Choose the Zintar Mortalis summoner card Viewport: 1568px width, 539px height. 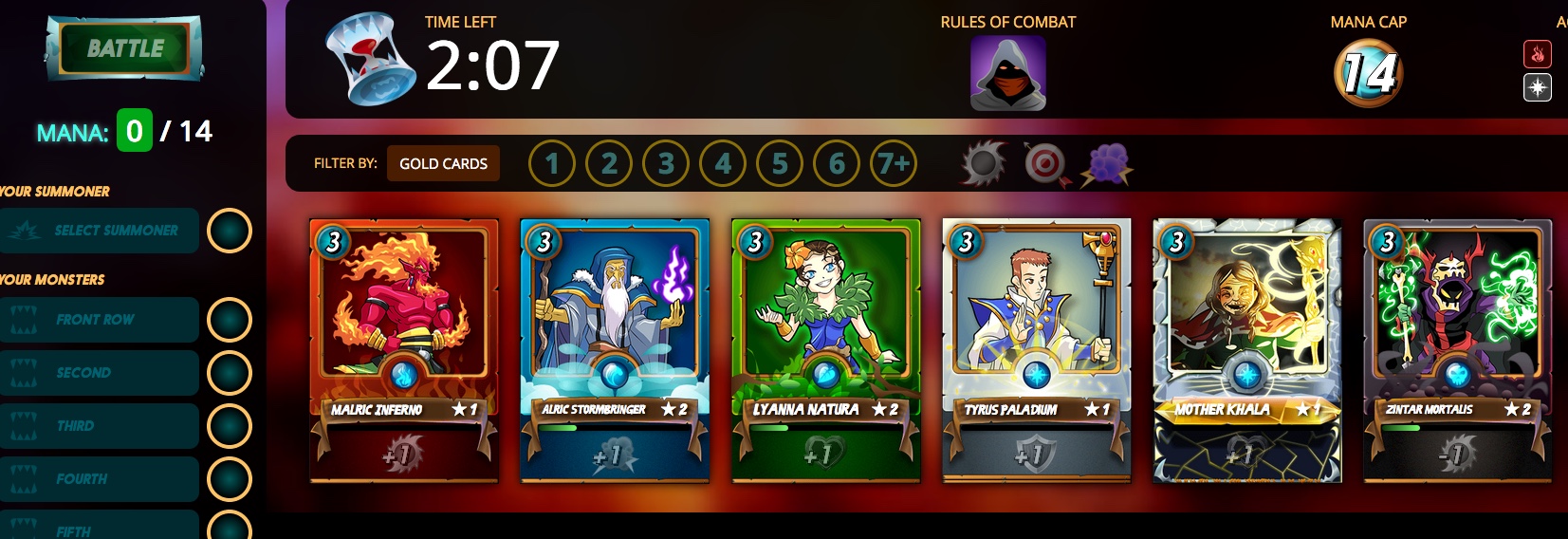point(1457,351)
